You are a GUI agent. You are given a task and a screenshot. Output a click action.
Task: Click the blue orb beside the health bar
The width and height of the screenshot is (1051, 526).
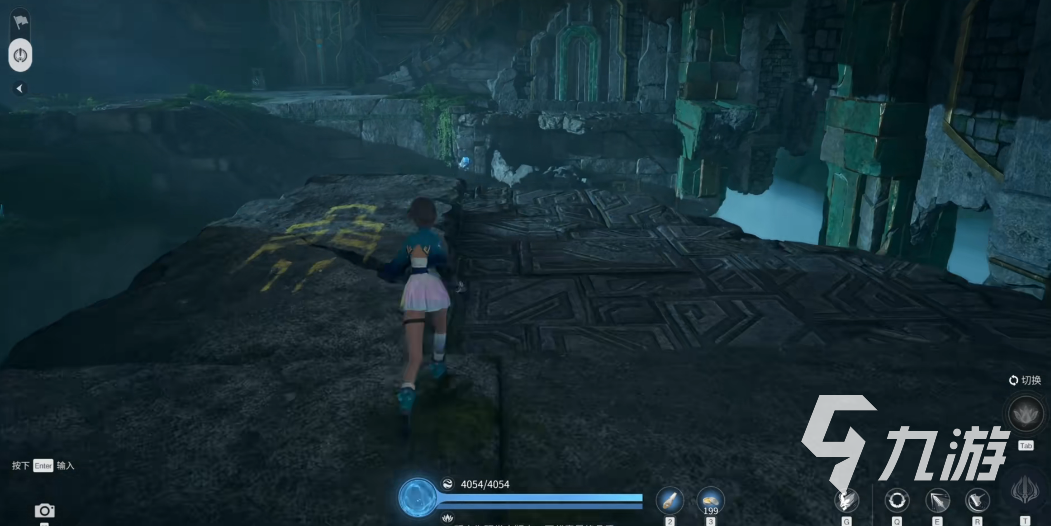[x=417, y=497]
